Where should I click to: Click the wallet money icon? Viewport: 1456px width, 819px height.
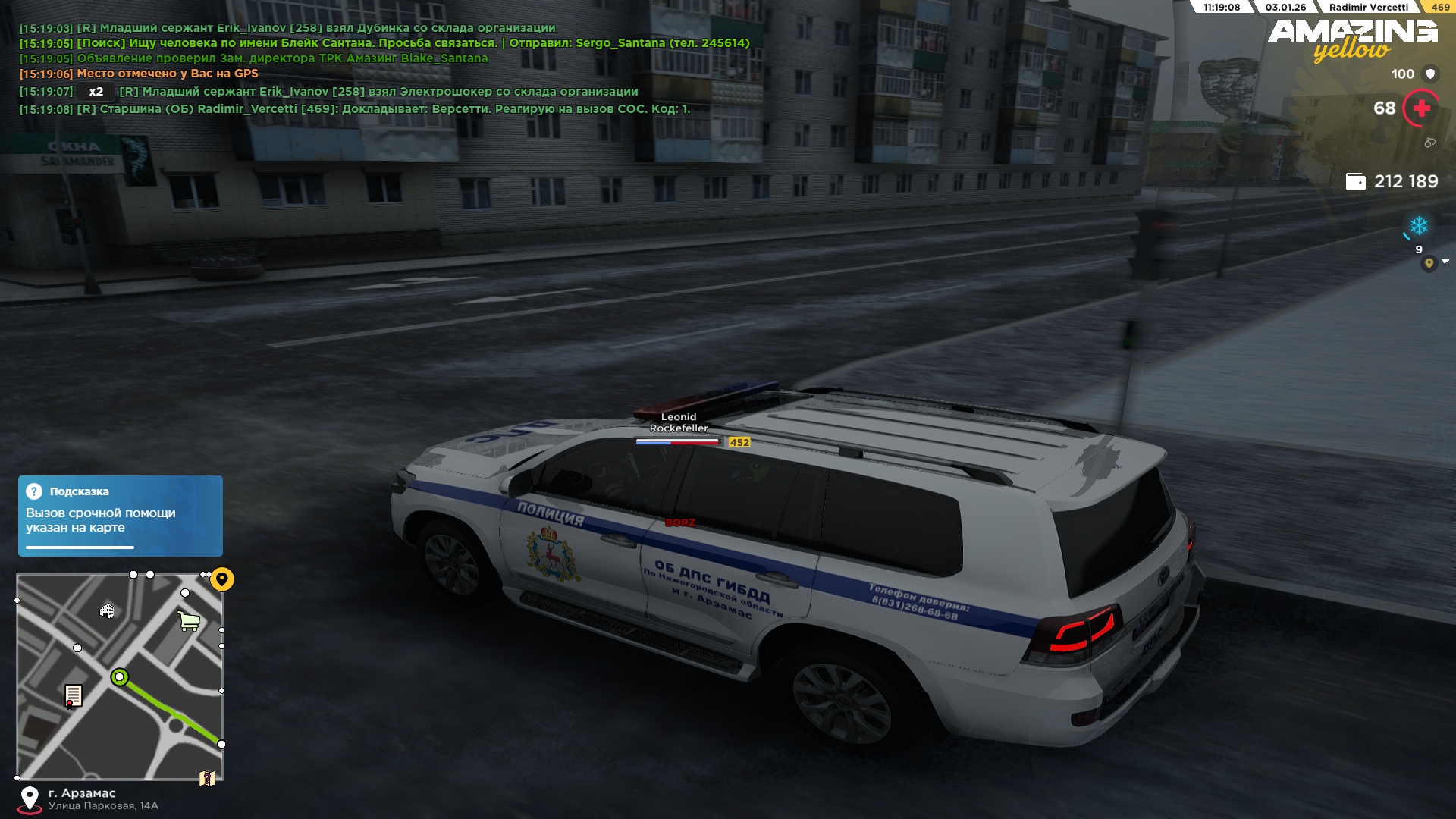click(1355, 181)
